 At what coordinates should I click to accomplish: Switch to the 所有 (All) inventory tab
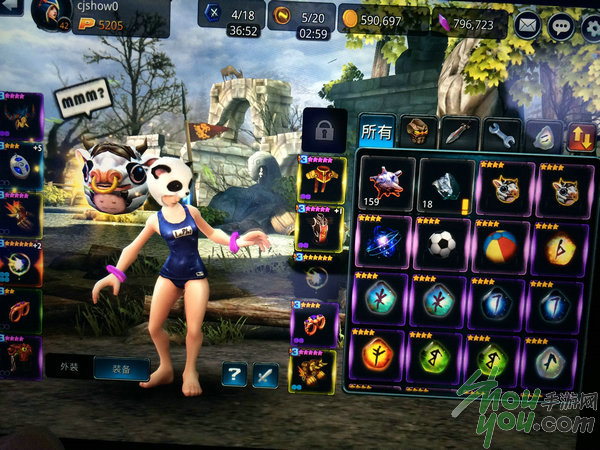[x=376, y=130]
